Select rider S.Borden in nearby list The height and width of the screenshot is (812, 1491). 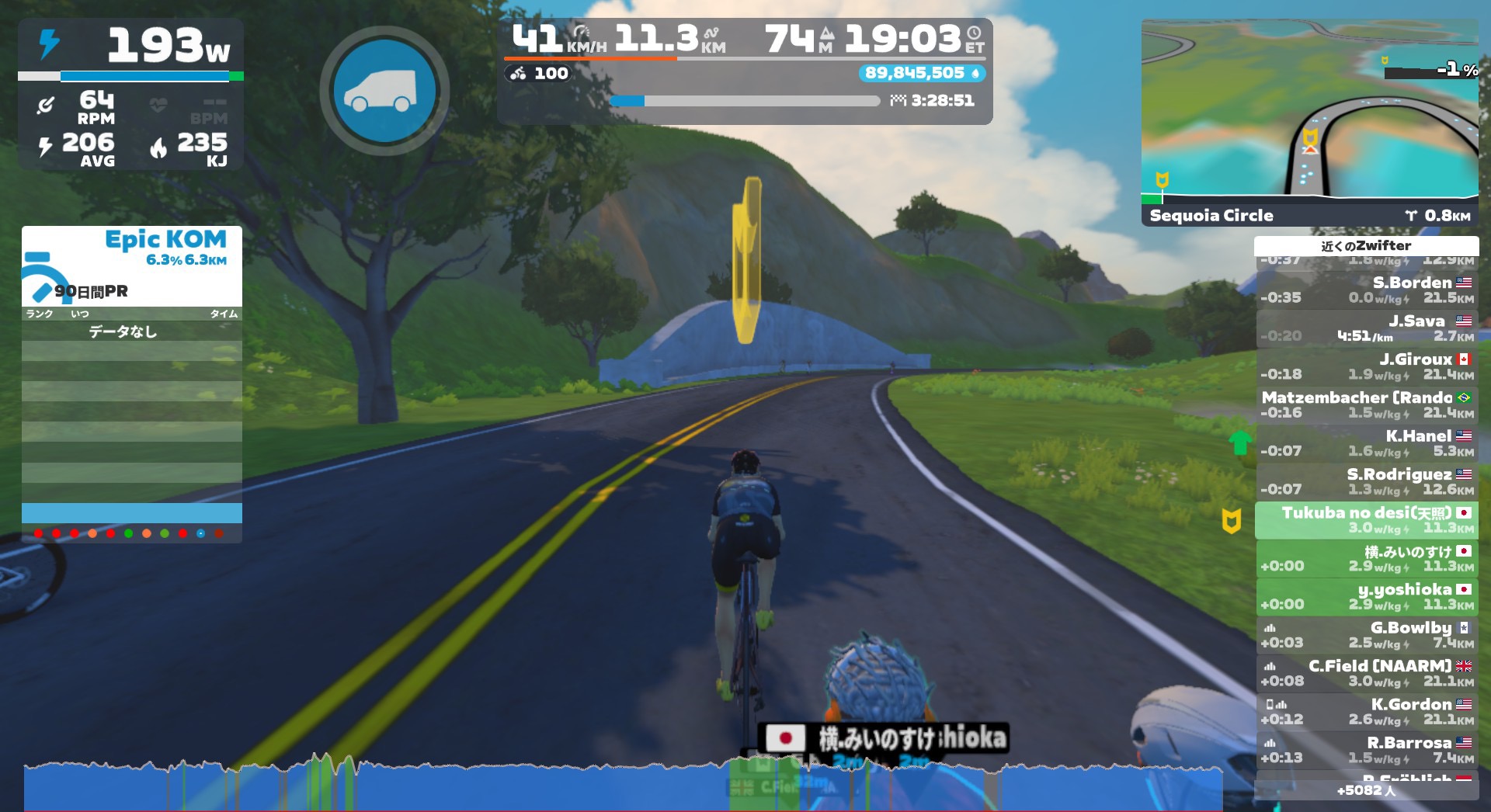[x=1367, y=290]
